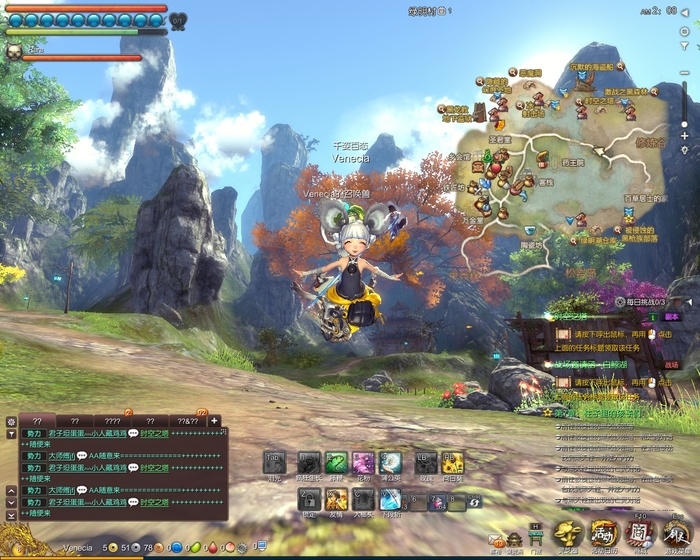The image size is (700, 560).
Task: Activate the Tab skill slot
Action: pos(275,463)
